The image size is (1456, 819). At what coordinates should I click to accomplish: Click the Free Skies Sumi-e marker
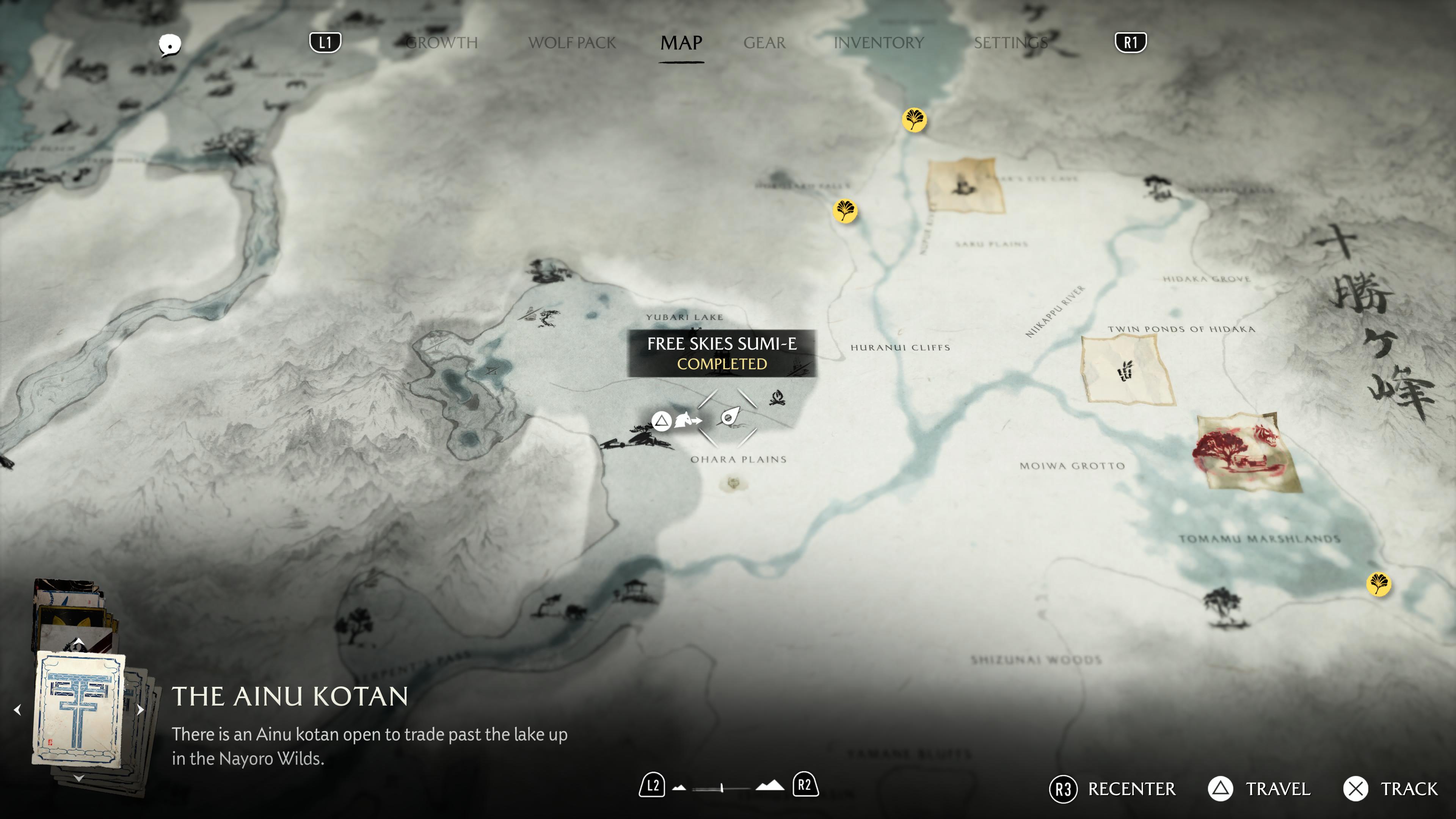click(728, 418)
